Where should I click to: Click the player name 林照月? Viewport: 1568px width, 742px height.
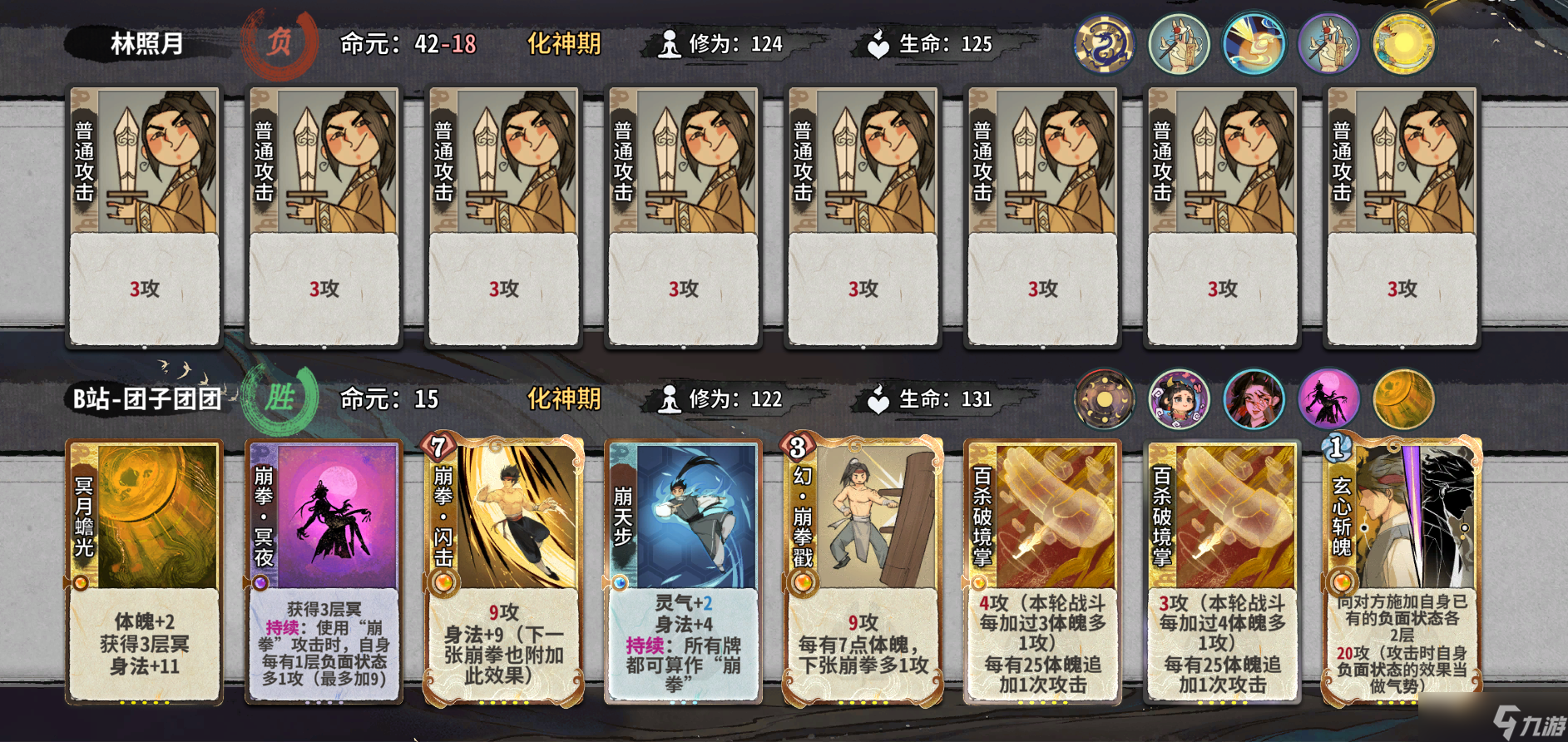(x=144, y=43)
